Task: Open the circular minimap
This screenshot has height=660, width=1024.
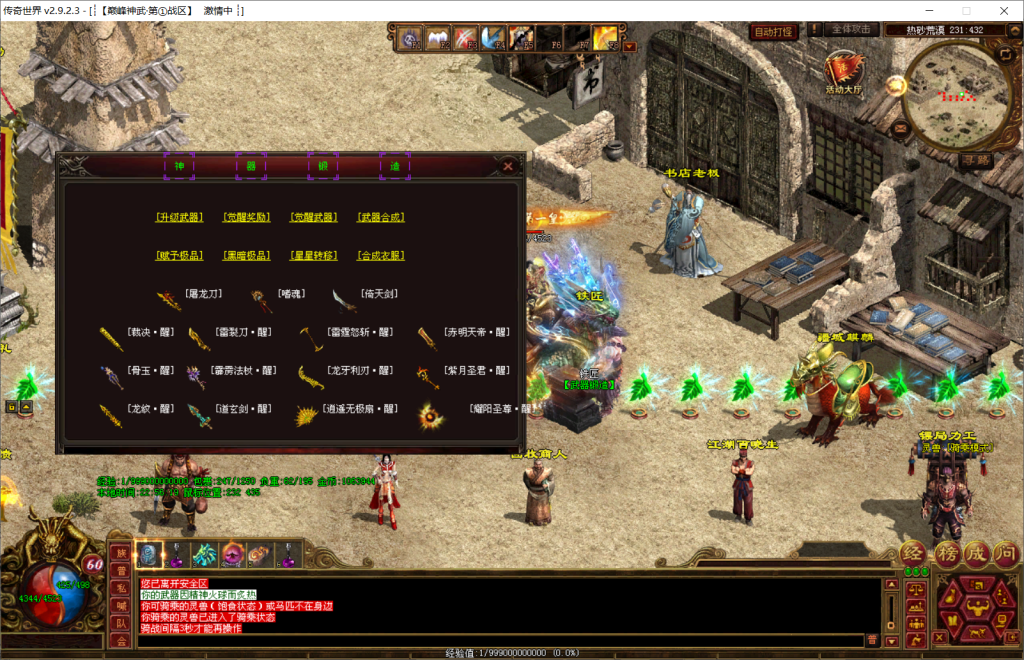Action: click(x=954, y=92)
